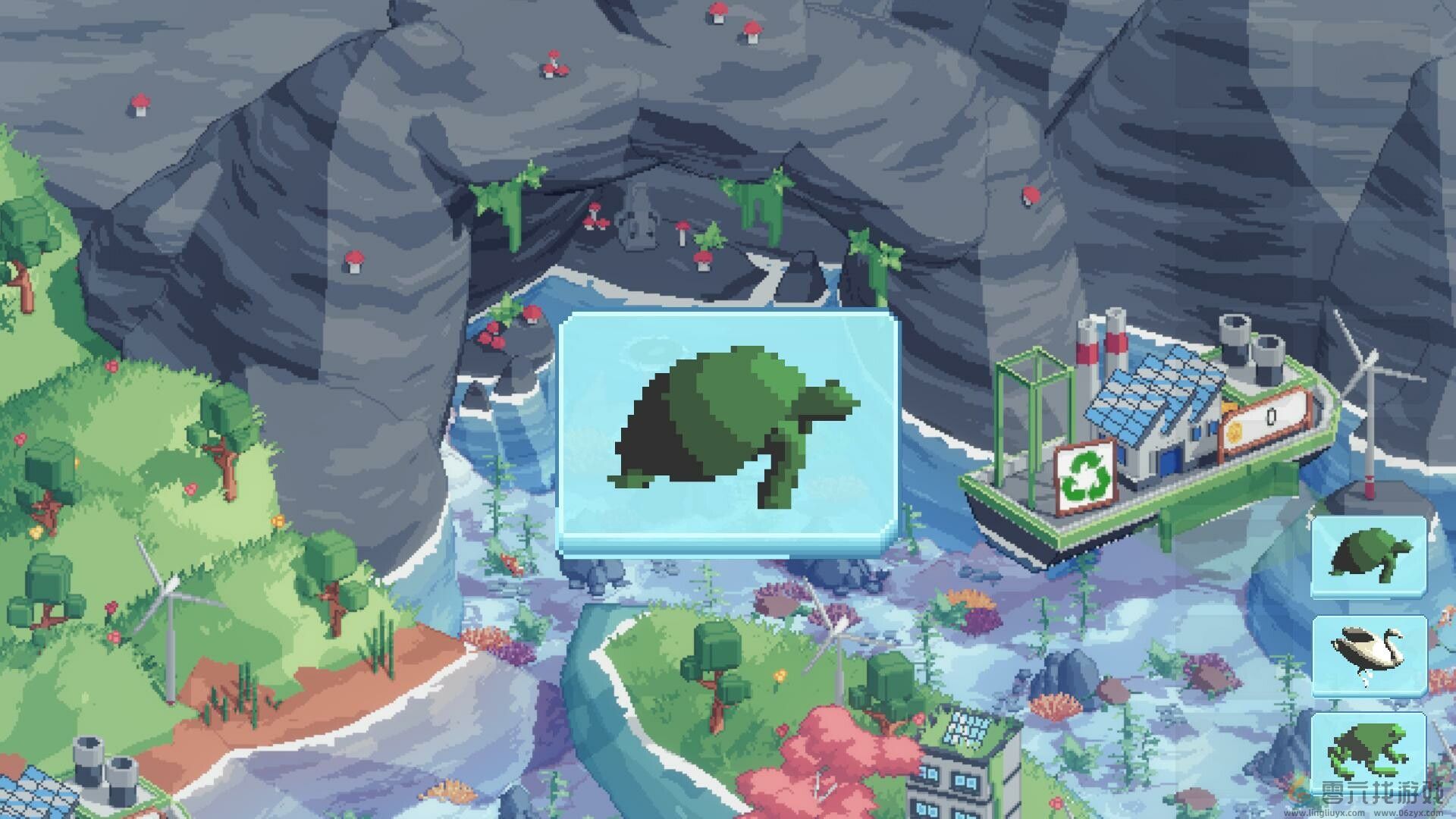
Task: Choose the swan thumbnail card
Action: [x=1369, y=654]
